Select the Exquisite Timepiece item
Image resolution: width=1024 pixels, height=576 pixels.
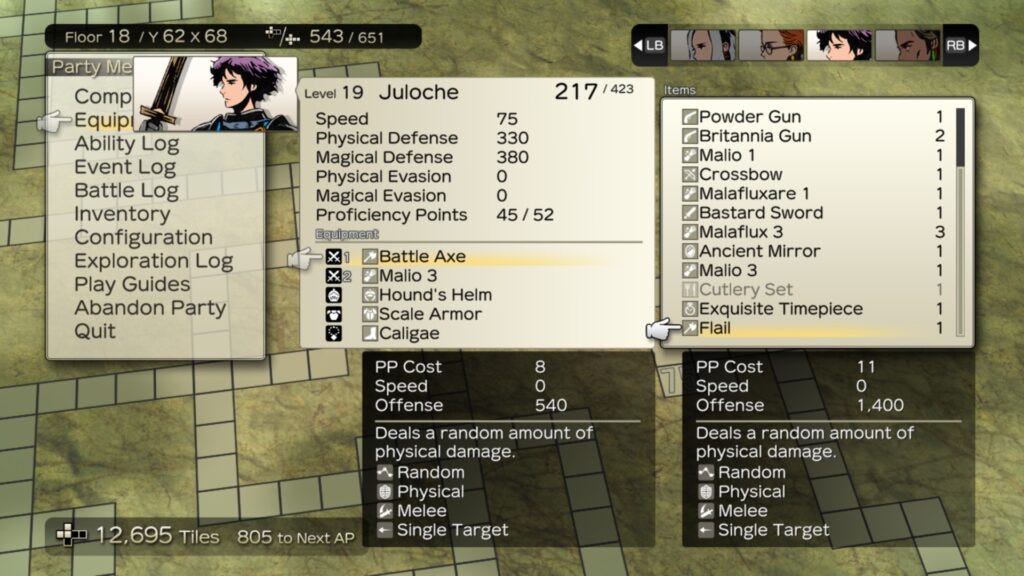[x=780, y=309]
